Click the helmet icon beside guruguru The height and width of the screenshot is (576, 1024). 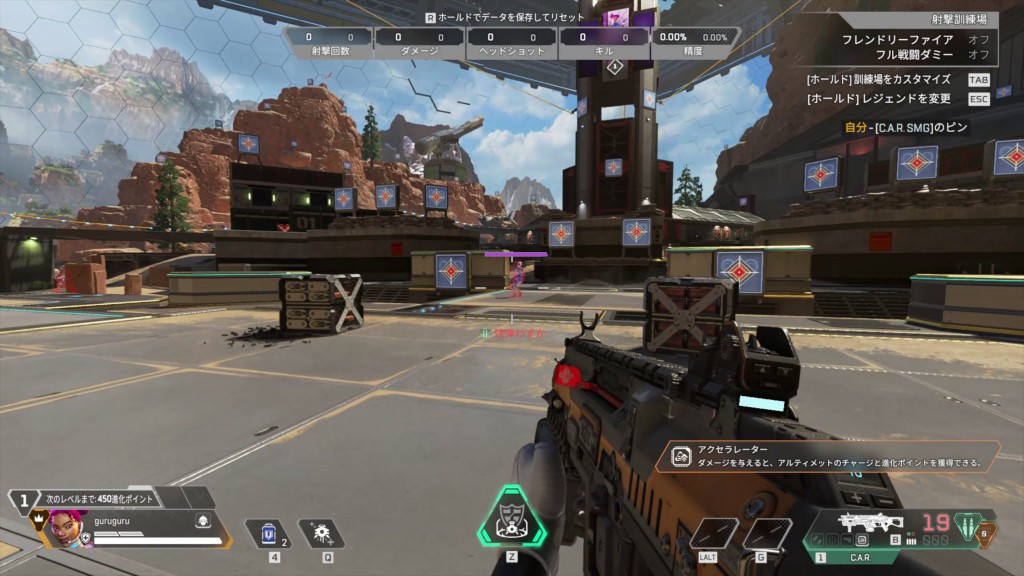(x=201, y=521)
